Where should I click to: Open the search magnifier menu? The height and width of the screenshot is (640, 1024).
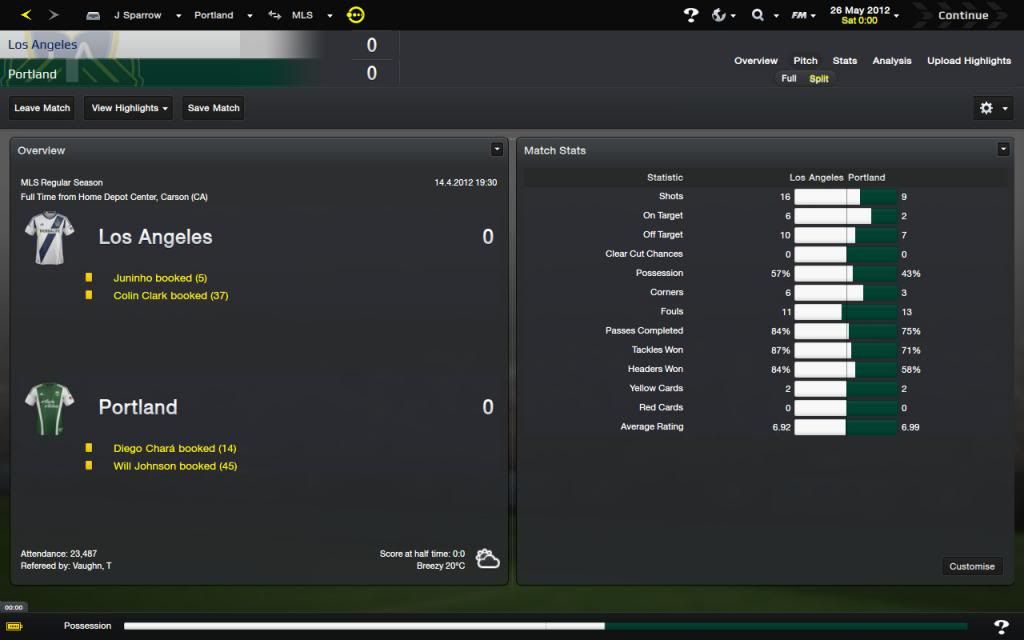click(762, 15)
